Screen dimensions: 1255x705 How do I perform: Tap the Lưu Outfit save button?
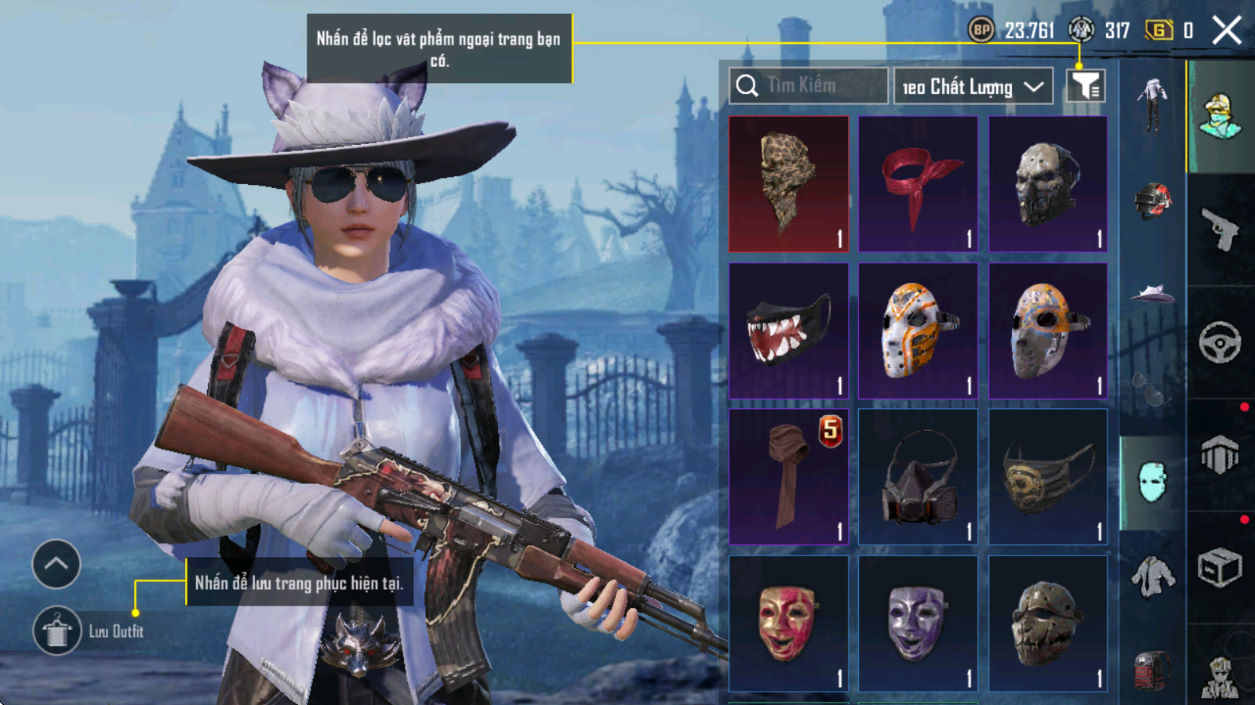pyautogui.click(x=57, y=631)
